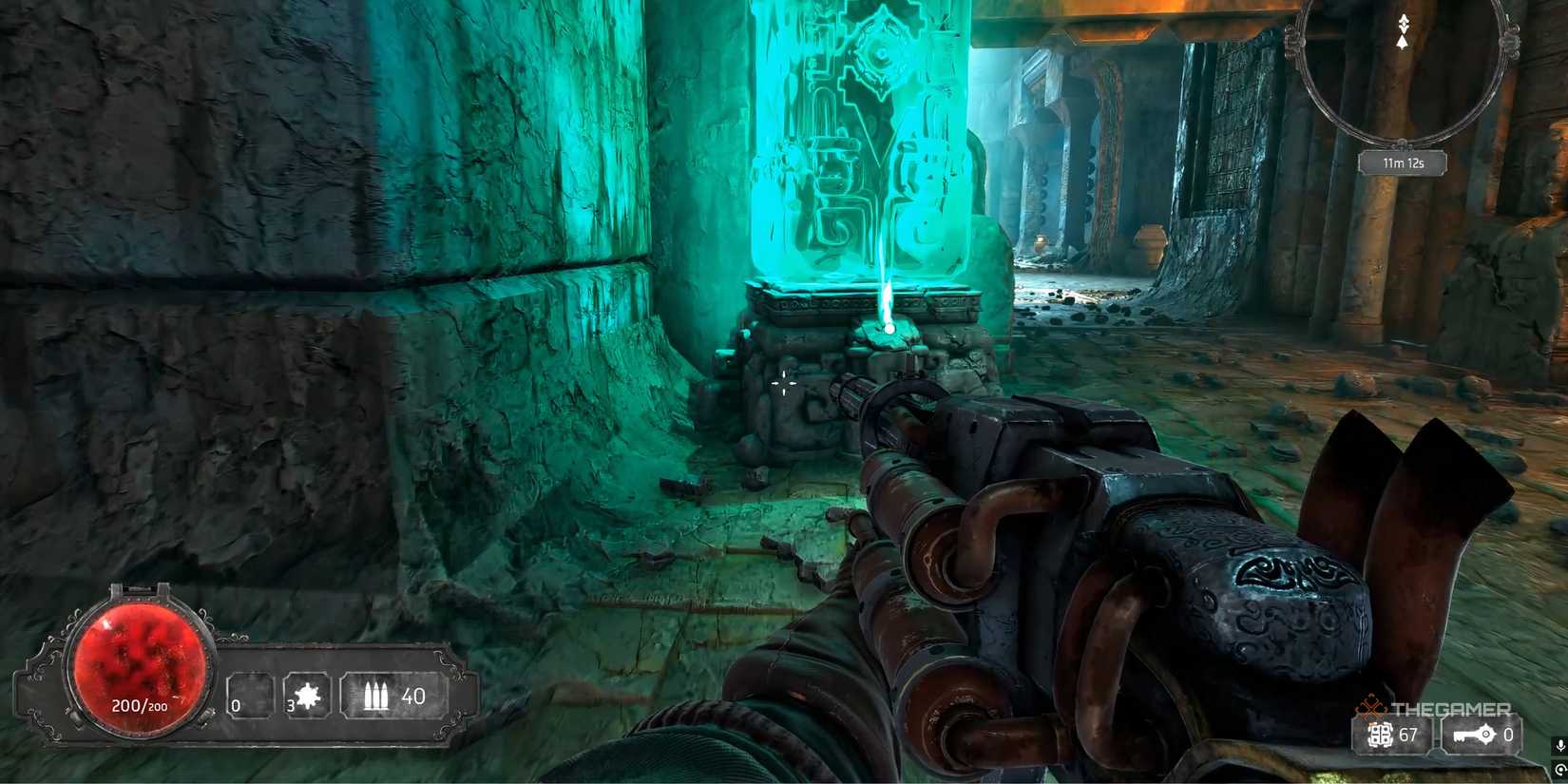
Task: Click the bullets weapon ammo icon
Action: pos(376,697)
